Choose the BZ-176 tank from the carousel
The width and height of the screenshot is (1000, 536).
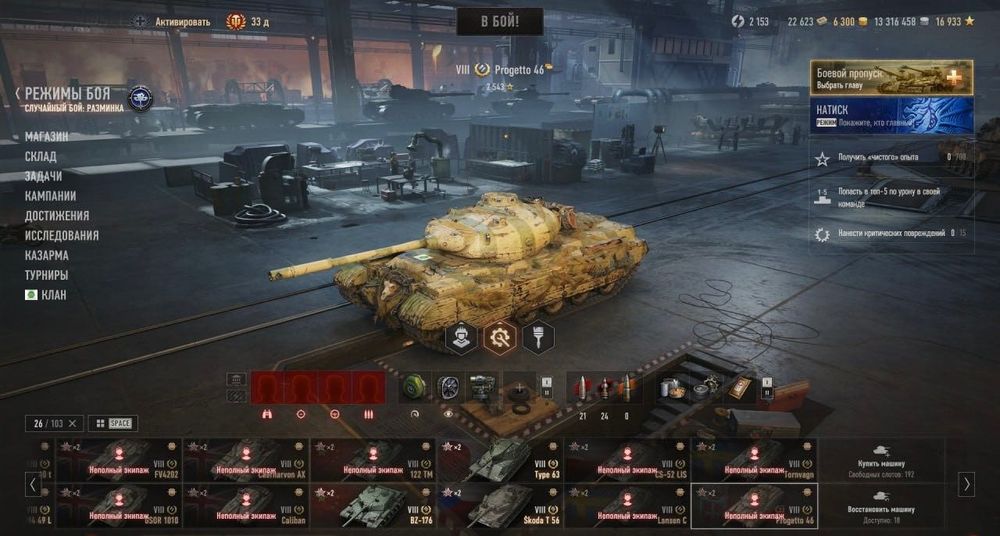coord(373,506)
